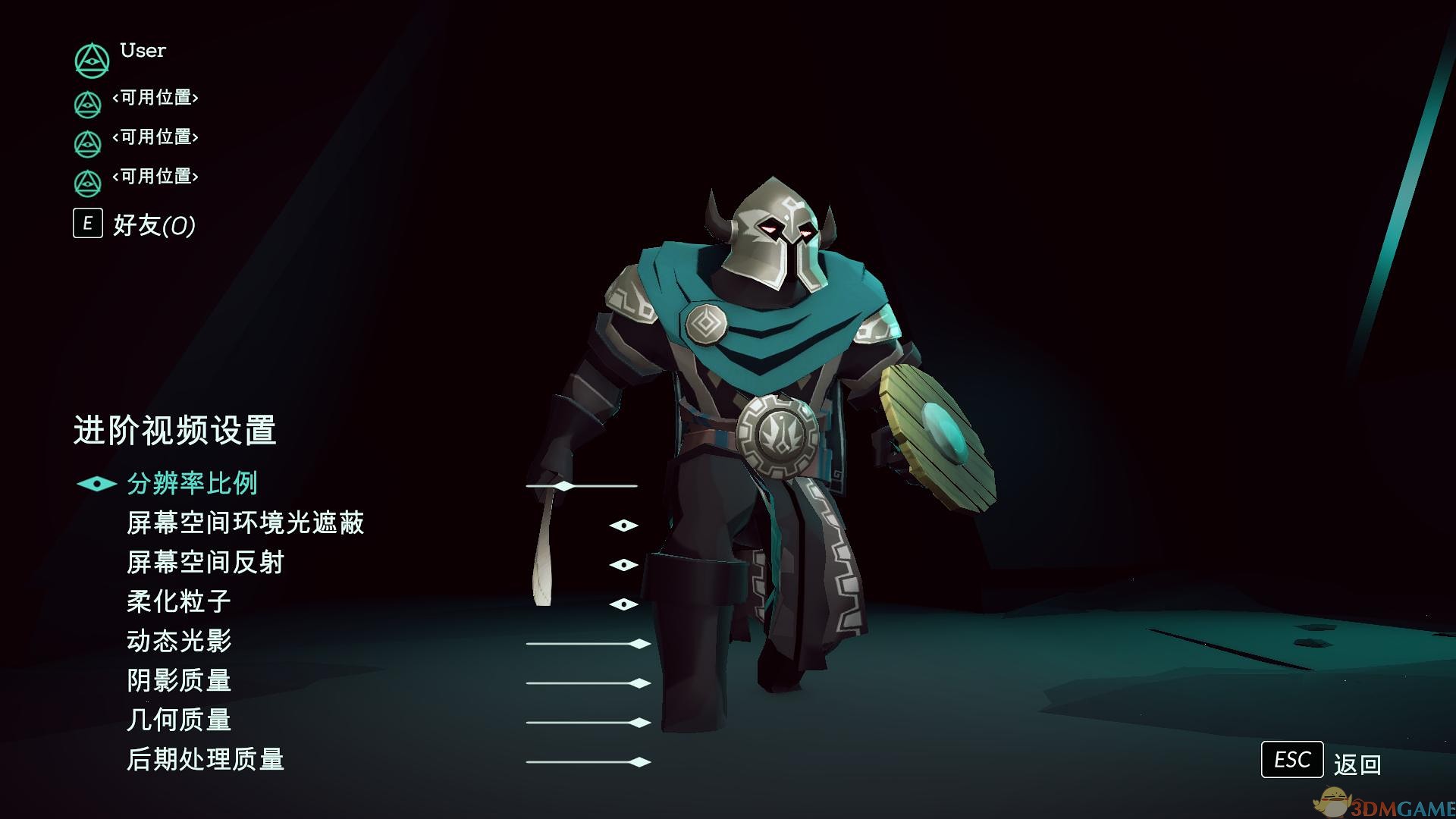Image resolution: width=1456 pixels, height=819 pixels.
Task: Toggle the 屏幕空间反射 eye switch
Action: click(623, 564)
